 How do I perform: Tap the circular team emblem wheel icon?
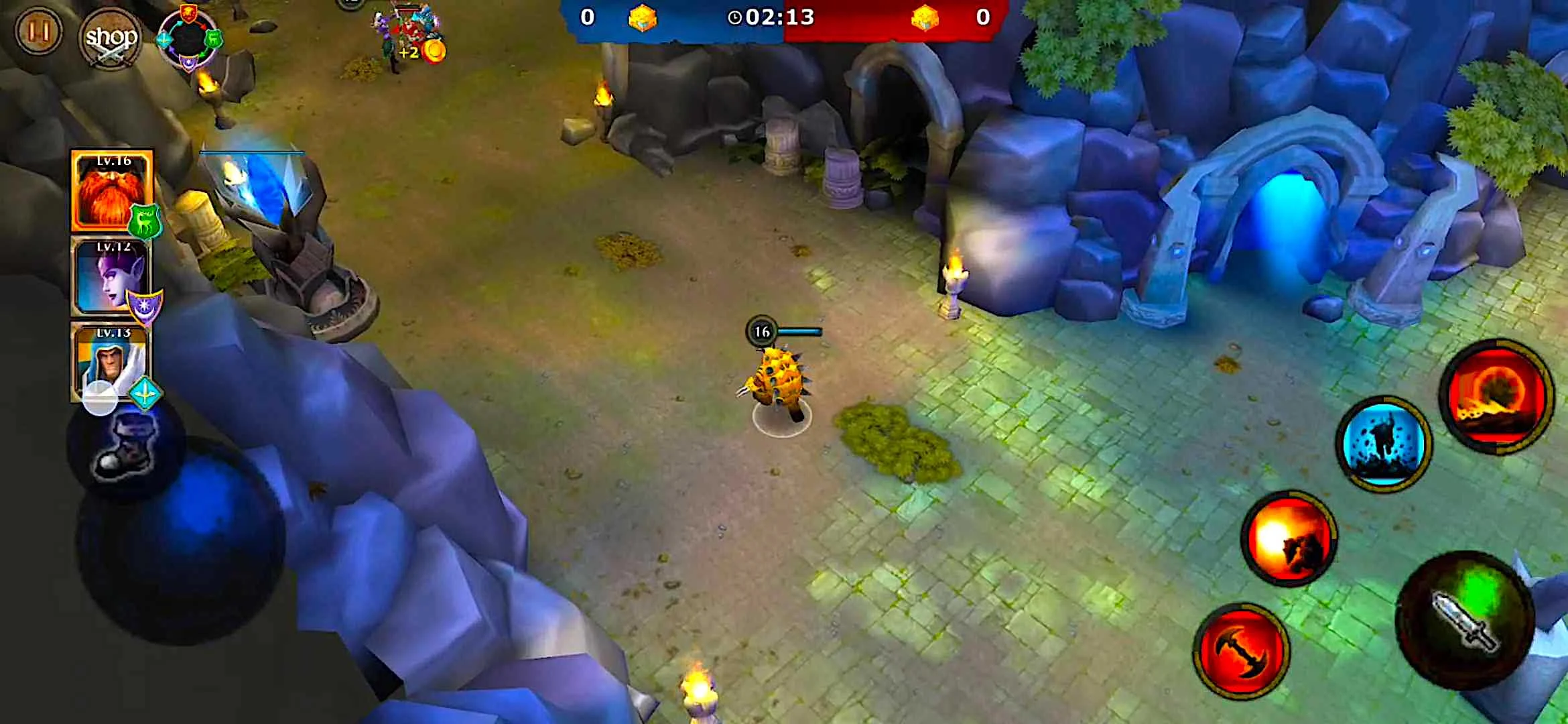pos(189,39)
